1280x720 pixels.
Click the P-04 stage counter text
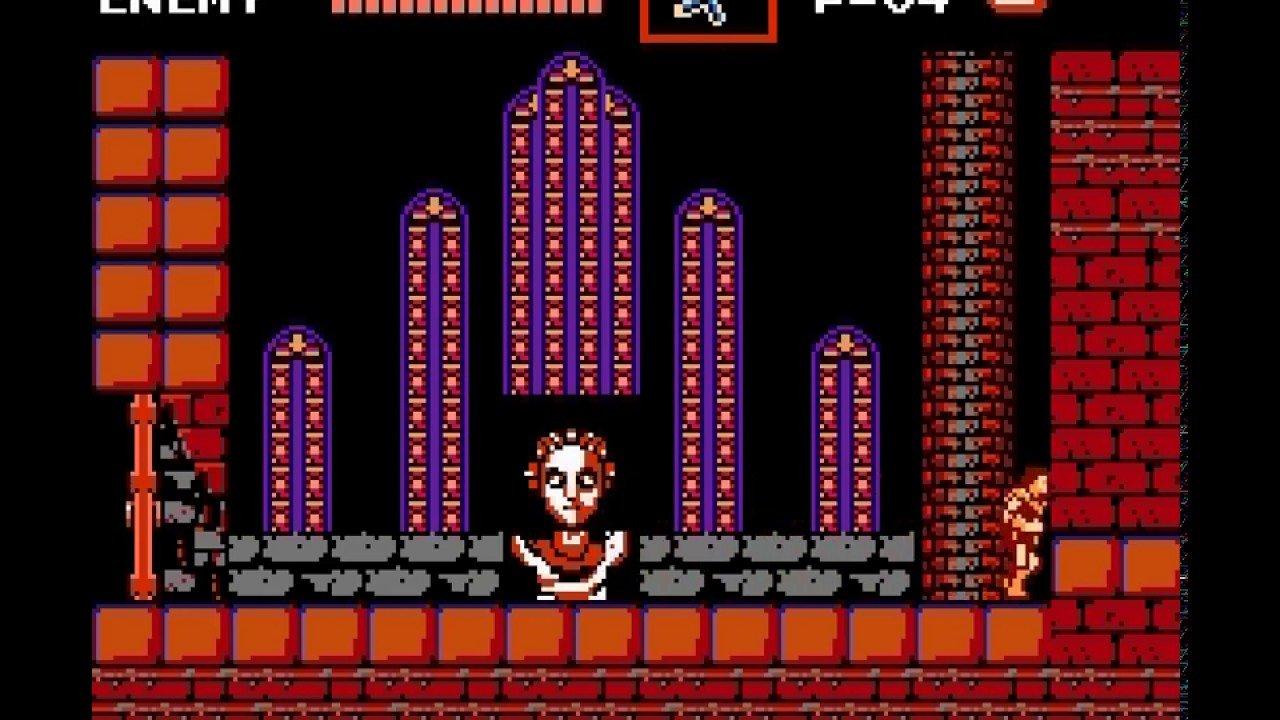tap(880, 8)
